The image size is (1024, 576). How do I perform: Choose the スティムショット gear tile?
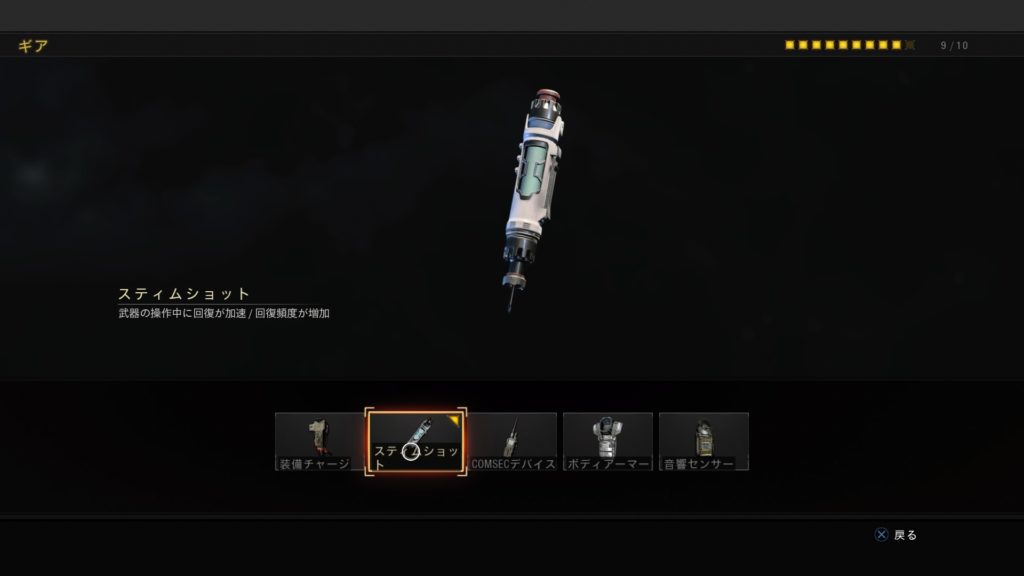point(416,441)
